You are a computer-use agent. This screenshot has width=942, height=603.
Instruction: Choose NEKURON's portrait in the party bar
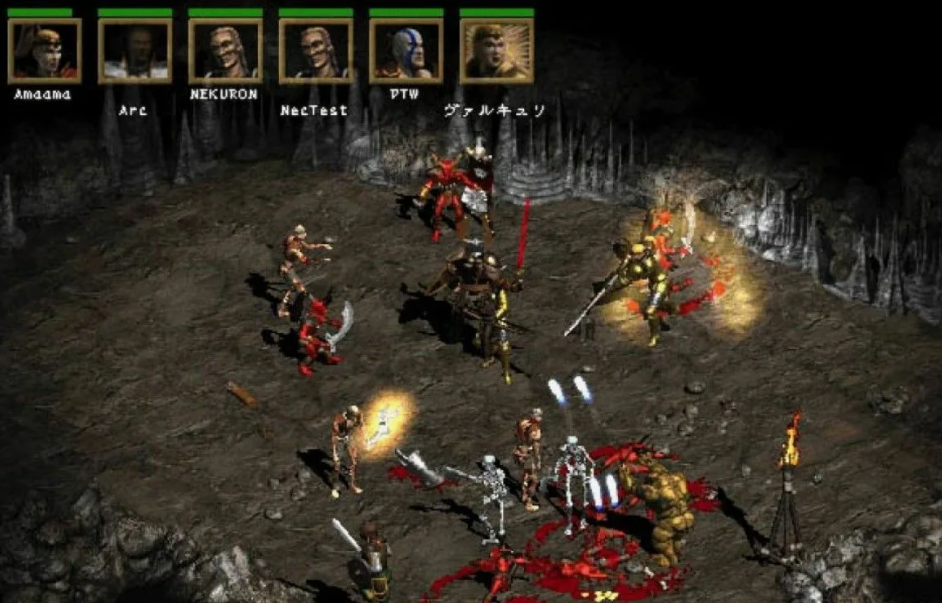[x=224, y=50]
